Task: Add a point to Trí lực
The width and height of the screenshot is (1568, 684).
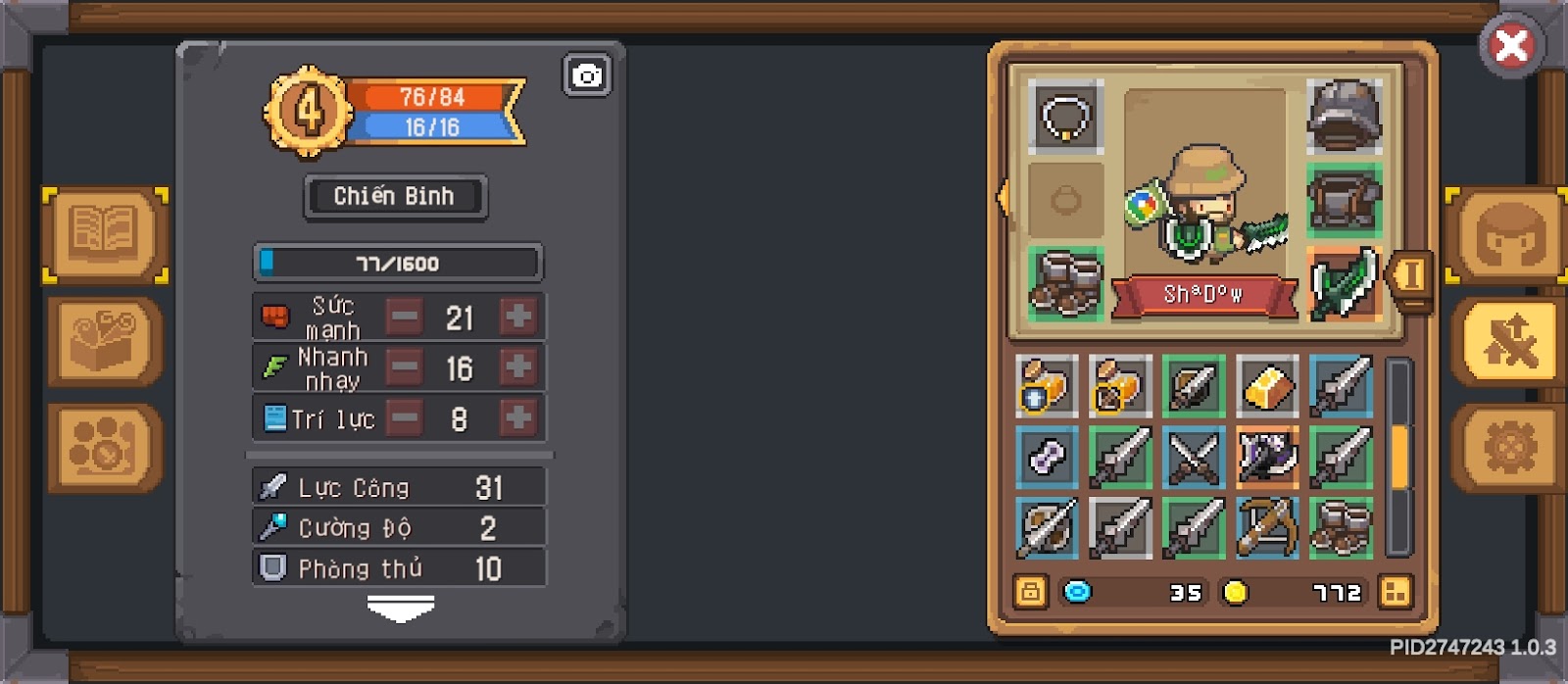Action: click(x=517, y=418)
